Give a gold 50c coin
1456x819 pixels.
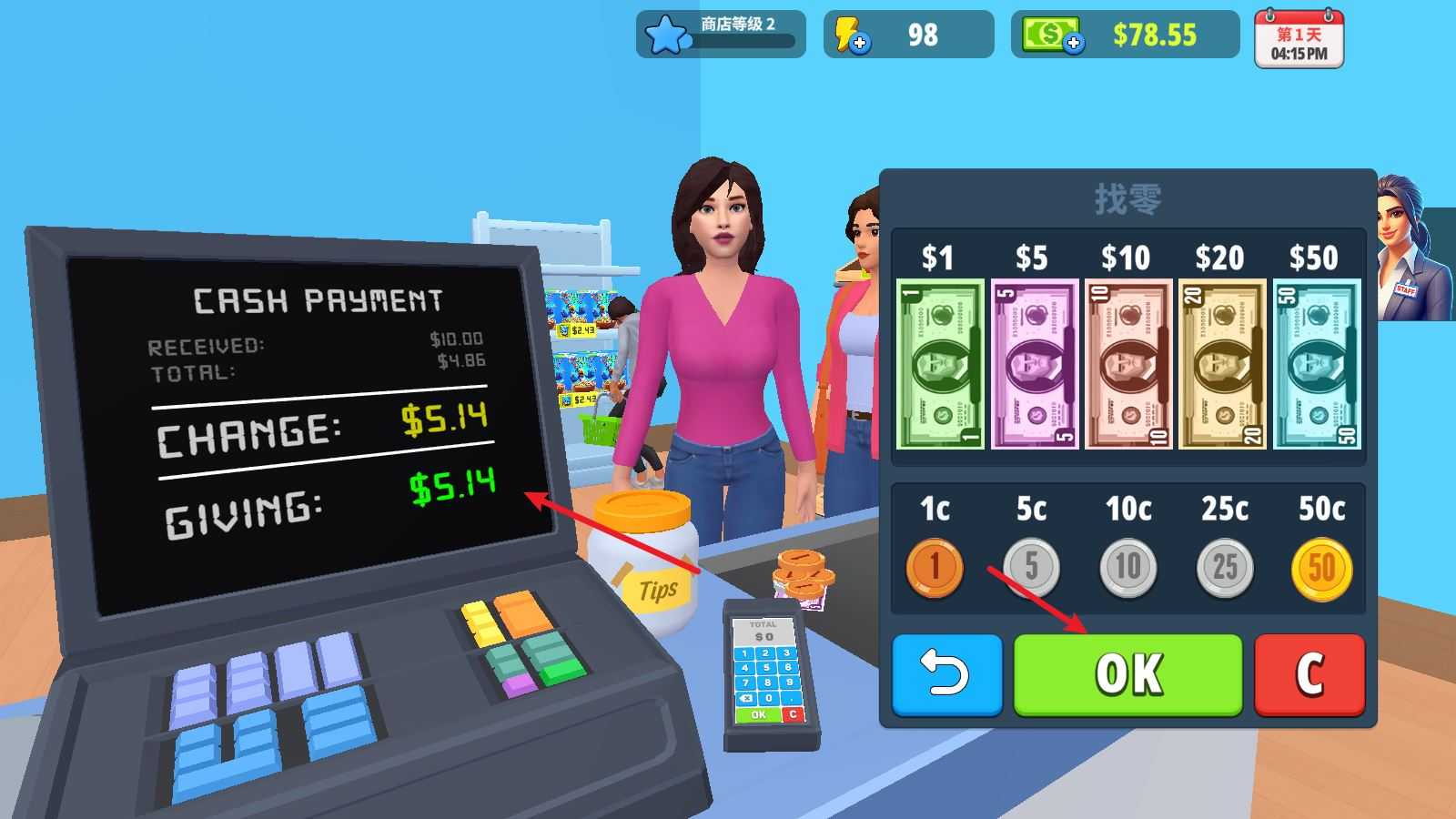pyautogui.click(x=1321, y=567)
